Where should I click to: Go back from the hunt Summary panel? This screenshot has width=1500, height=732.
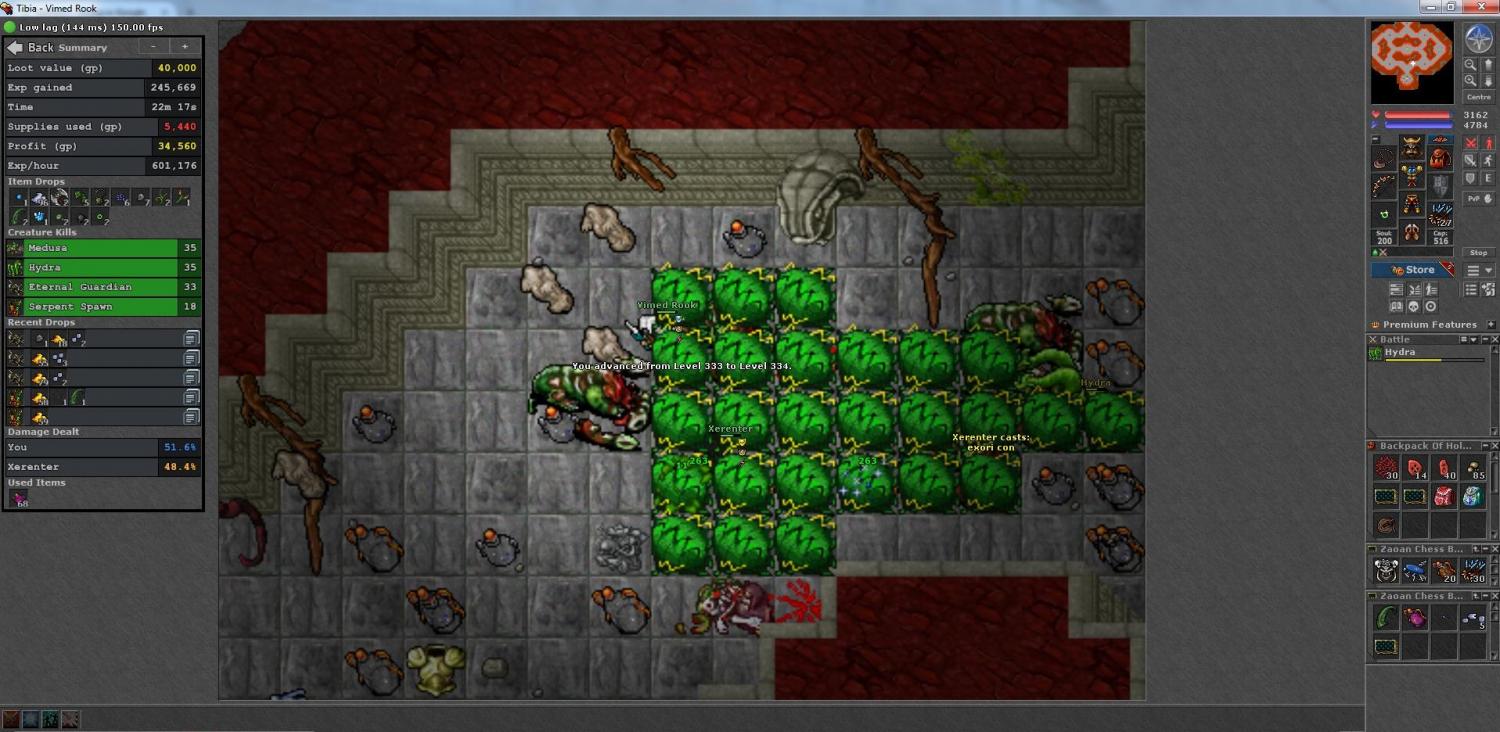[30, 47]
